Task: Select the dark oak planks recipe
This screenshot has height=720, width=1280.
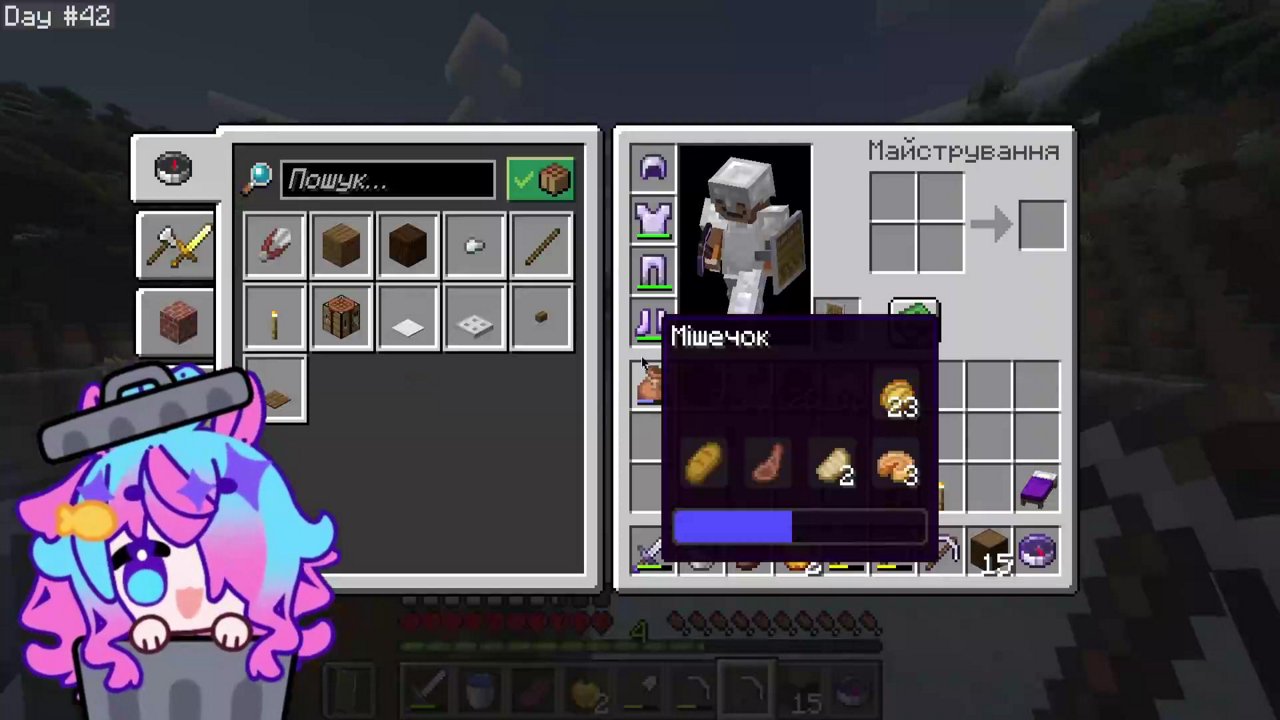Action: (407, 247)
